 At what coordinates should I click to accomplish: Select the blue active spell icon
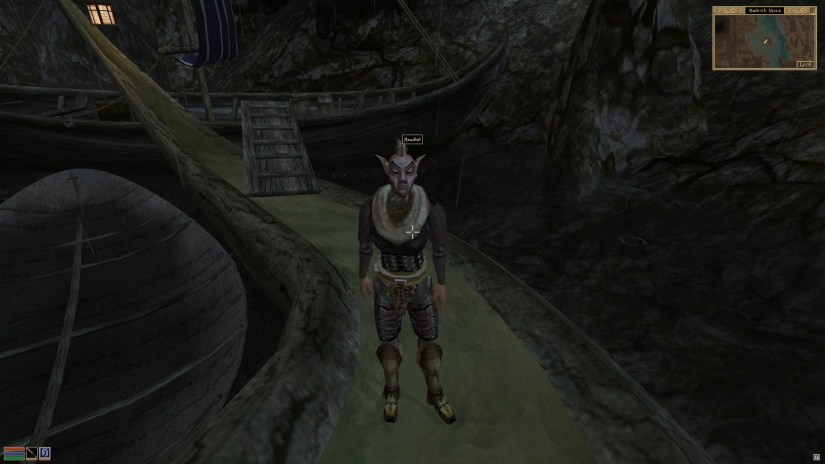coord(45,453)
